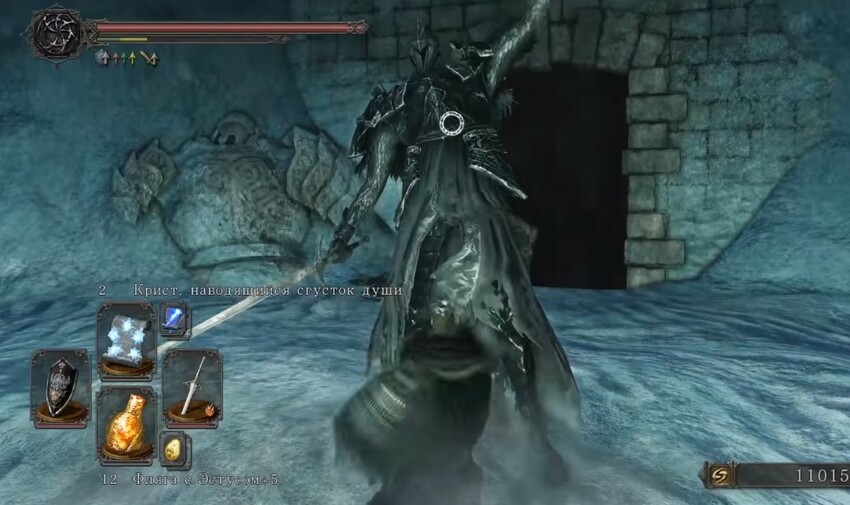Click the souls counter emblem icon
Viewport: 850px width, 505px height.
pos(720,475)
